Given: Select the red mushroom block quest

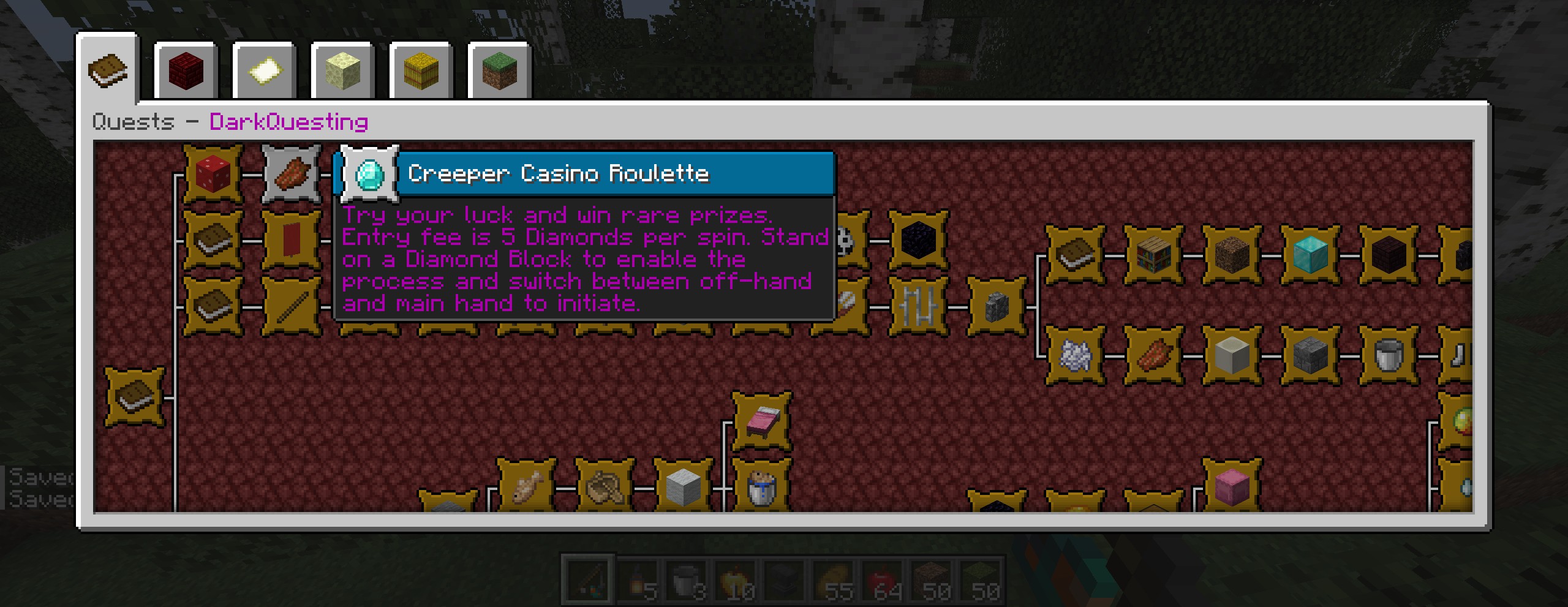Looking at the screenshot, I should point(213,175).
